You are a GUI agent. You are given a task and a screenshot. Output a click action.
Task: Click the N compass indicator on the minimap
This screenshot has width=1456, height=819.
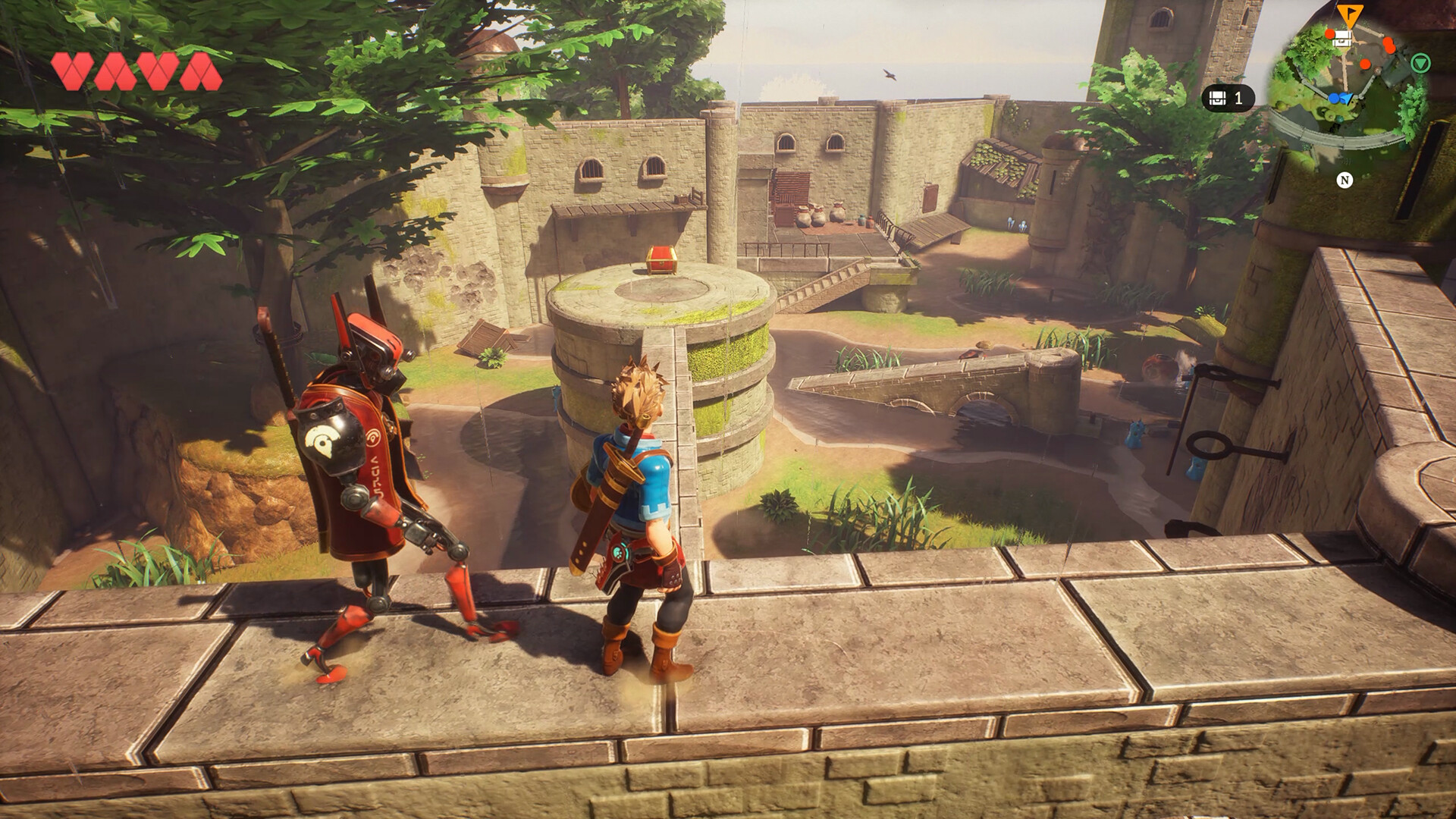pyautogui.click(x=1345, y=180)
